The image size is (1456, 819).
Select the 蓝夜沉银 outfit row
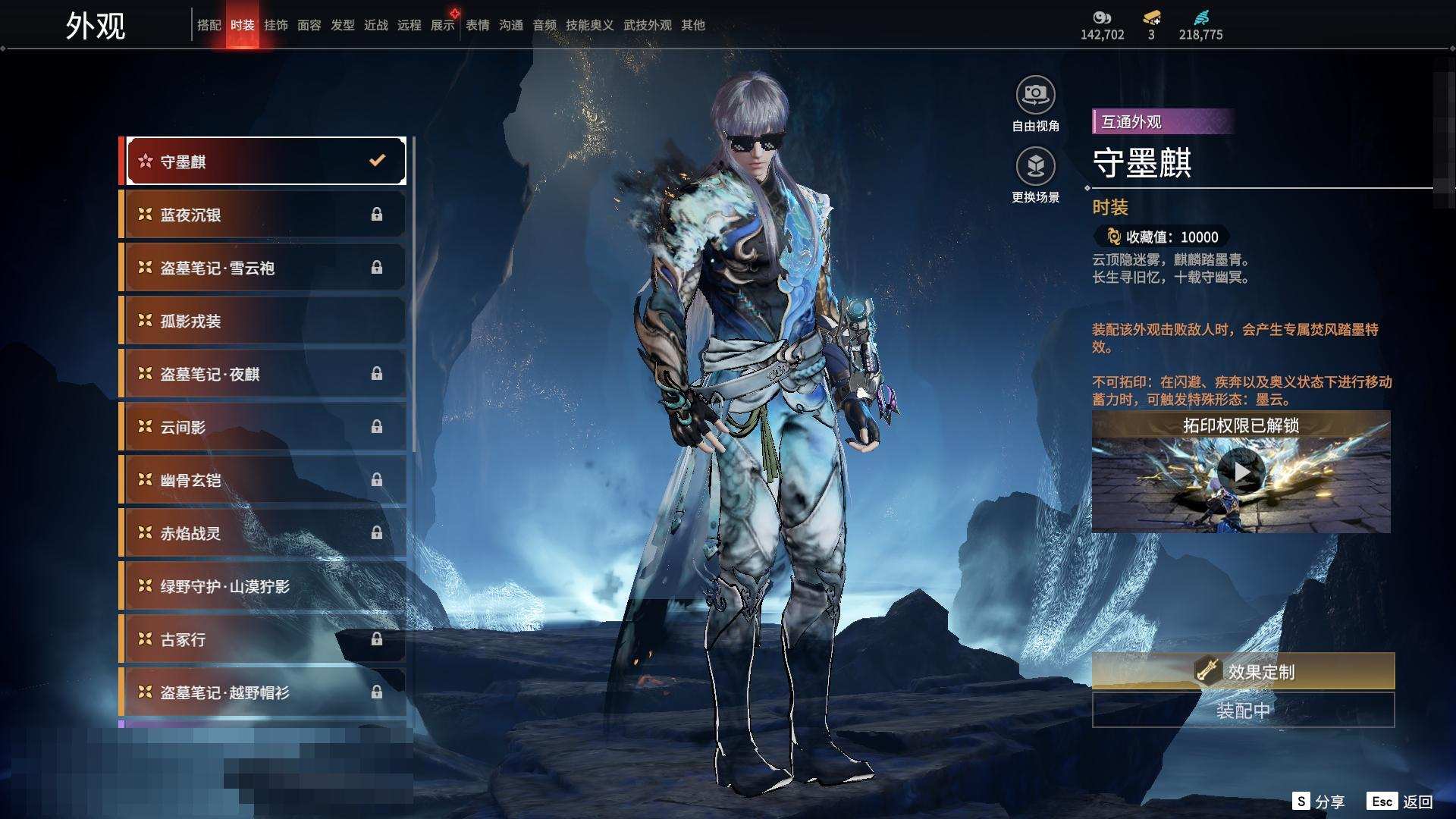262,215
